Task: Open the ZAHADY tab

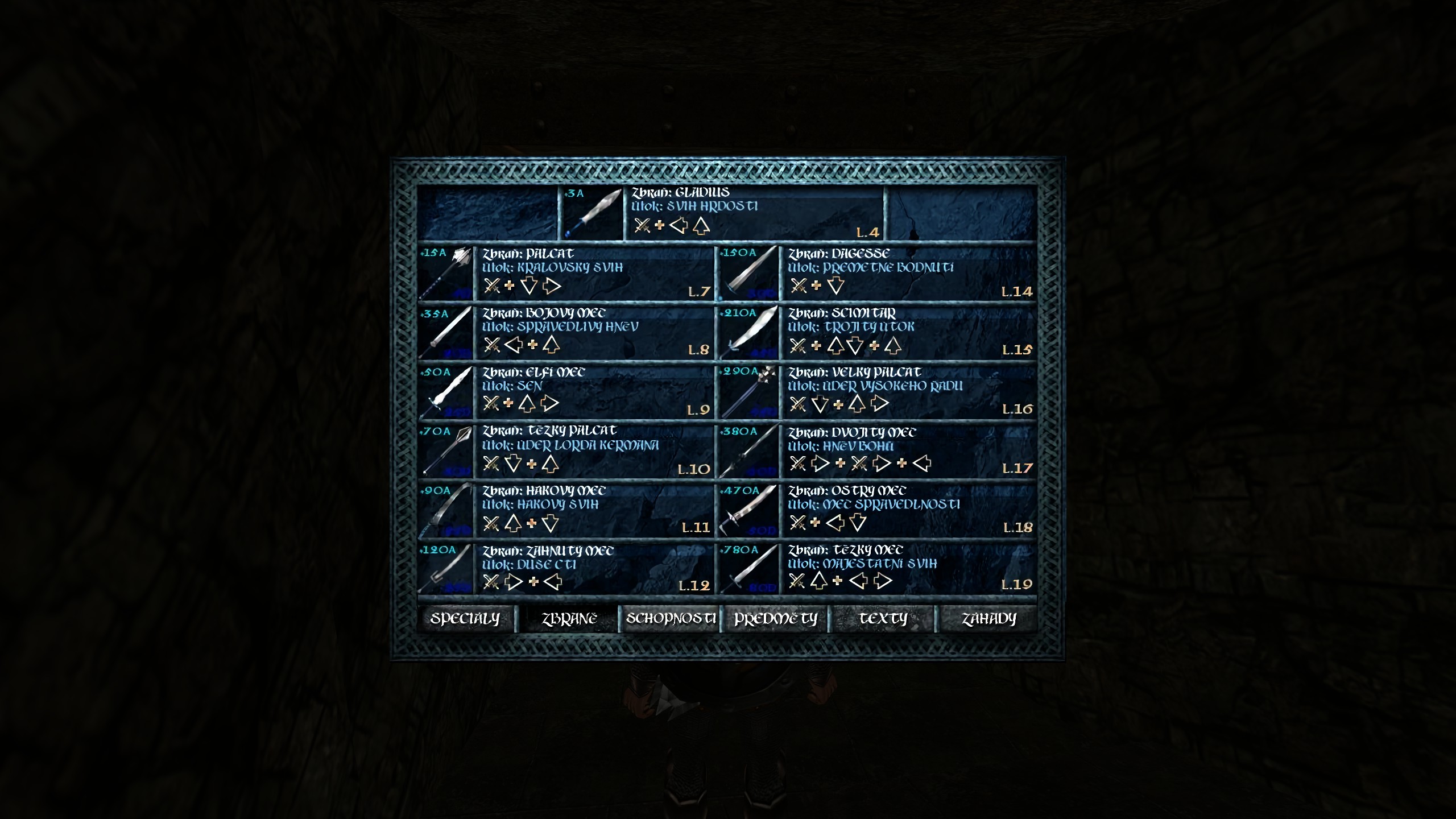Action: 988,619
